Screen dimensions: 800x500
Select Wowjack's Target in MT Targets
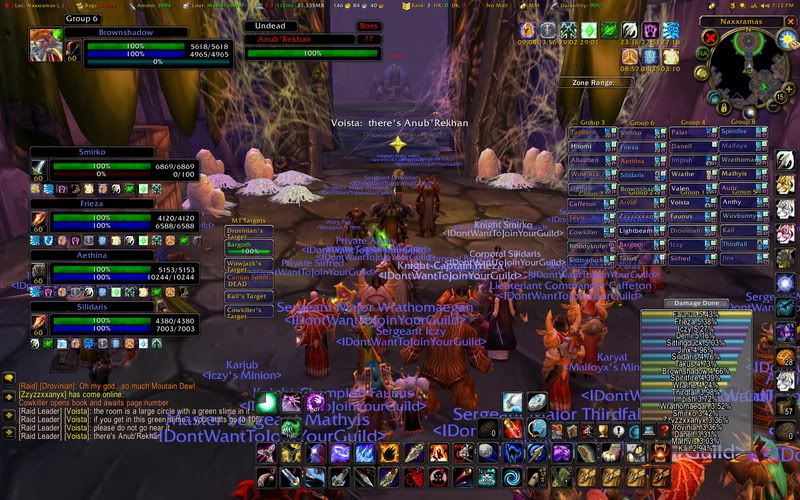click(x=249, y=265)
